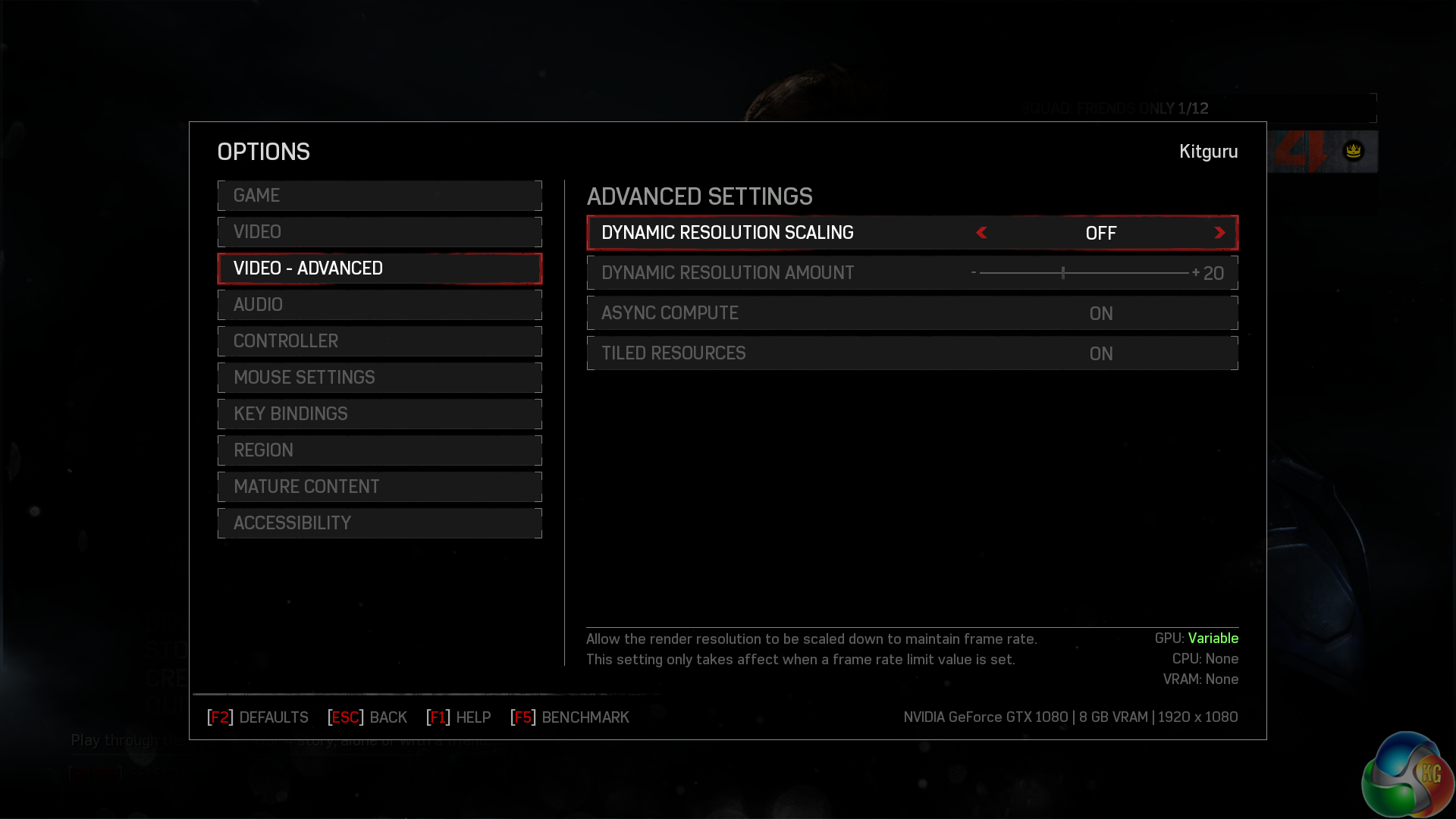Click the Dynamic Resolution Amount slider track
The width and height of the screenshot is (1456, 819).
point(1084,273)
